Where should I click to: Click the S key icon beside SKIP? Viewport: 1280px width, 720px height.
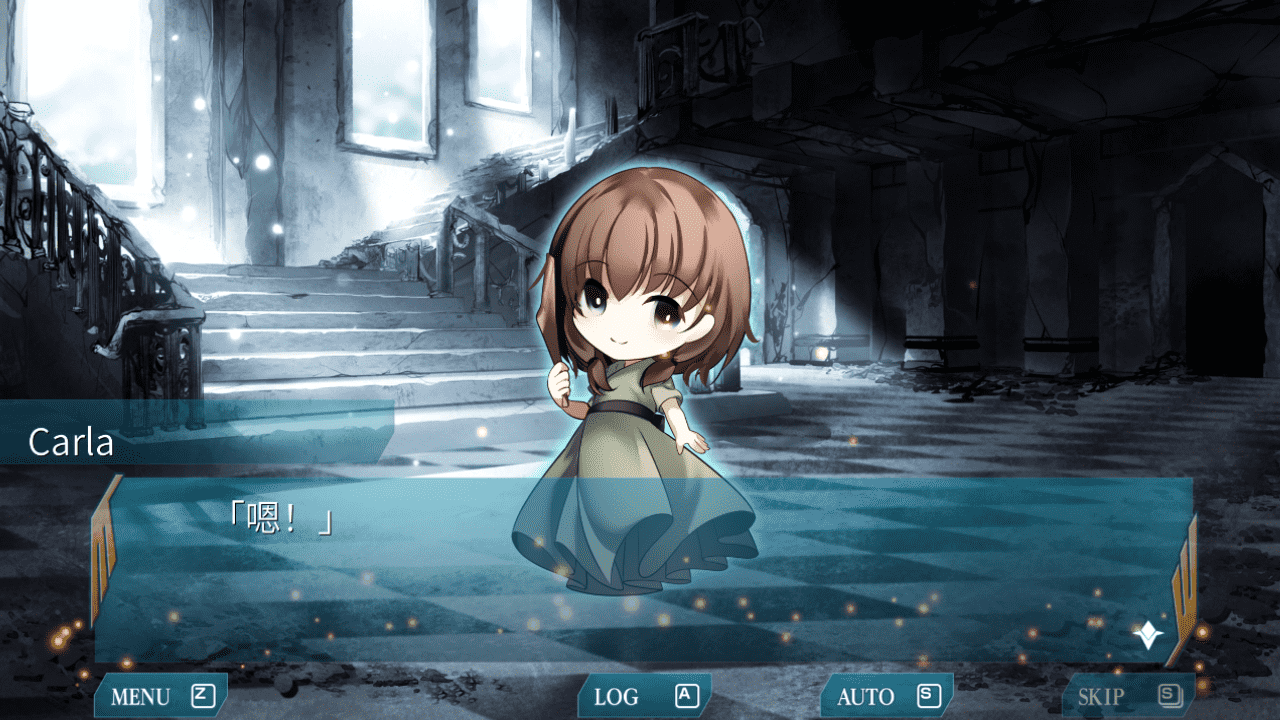(1167, 694)
